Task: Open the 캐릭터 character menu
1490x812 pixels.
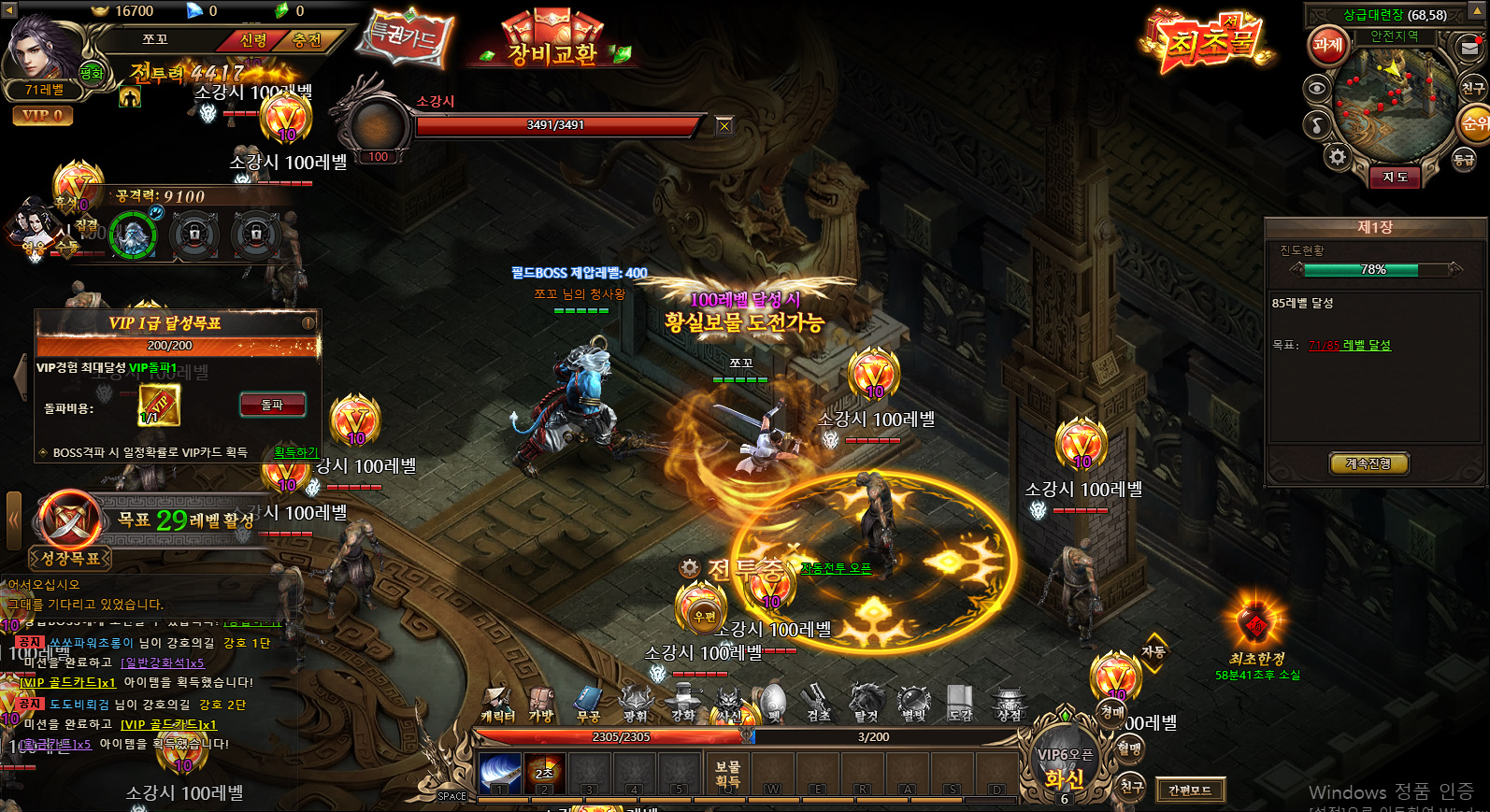Action: click(497, 704)
